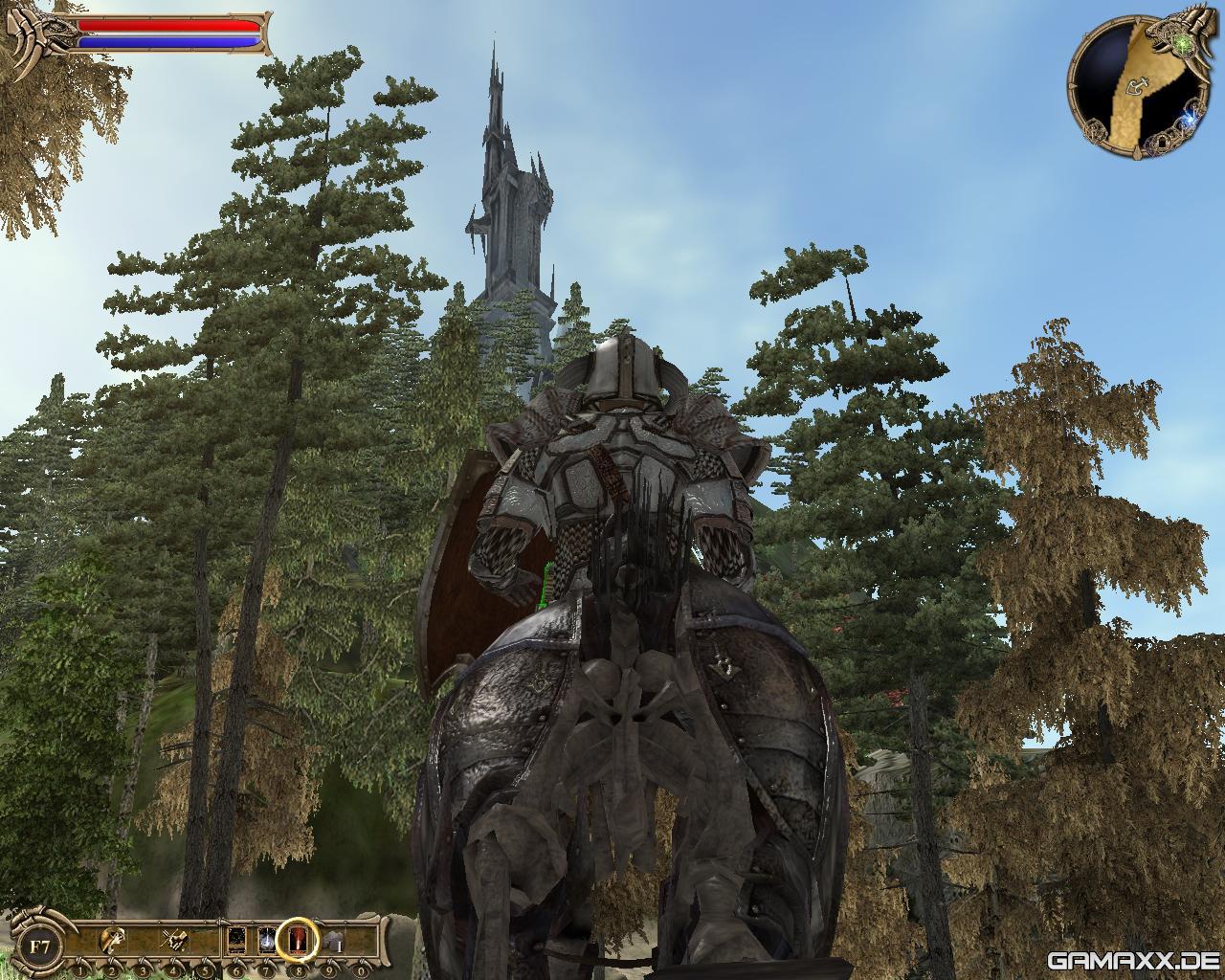1225x980 pixels.
Task: Cast the white light beam spell card
Action: (x=266, y=941)
